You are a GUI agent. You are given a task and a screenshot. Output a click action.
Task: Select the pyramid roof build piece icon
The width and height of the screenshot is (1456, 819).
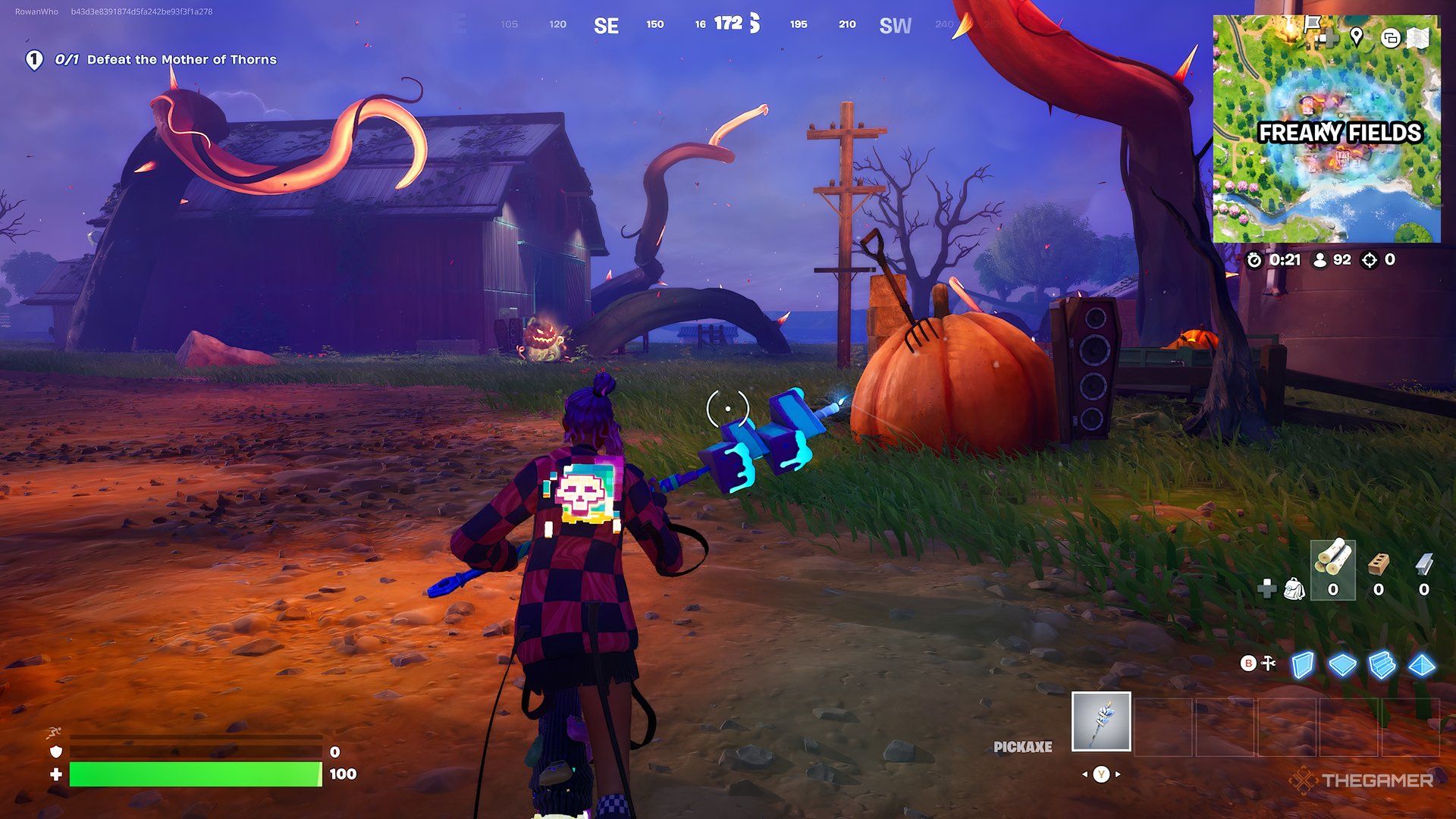(x=1422, y=665)
